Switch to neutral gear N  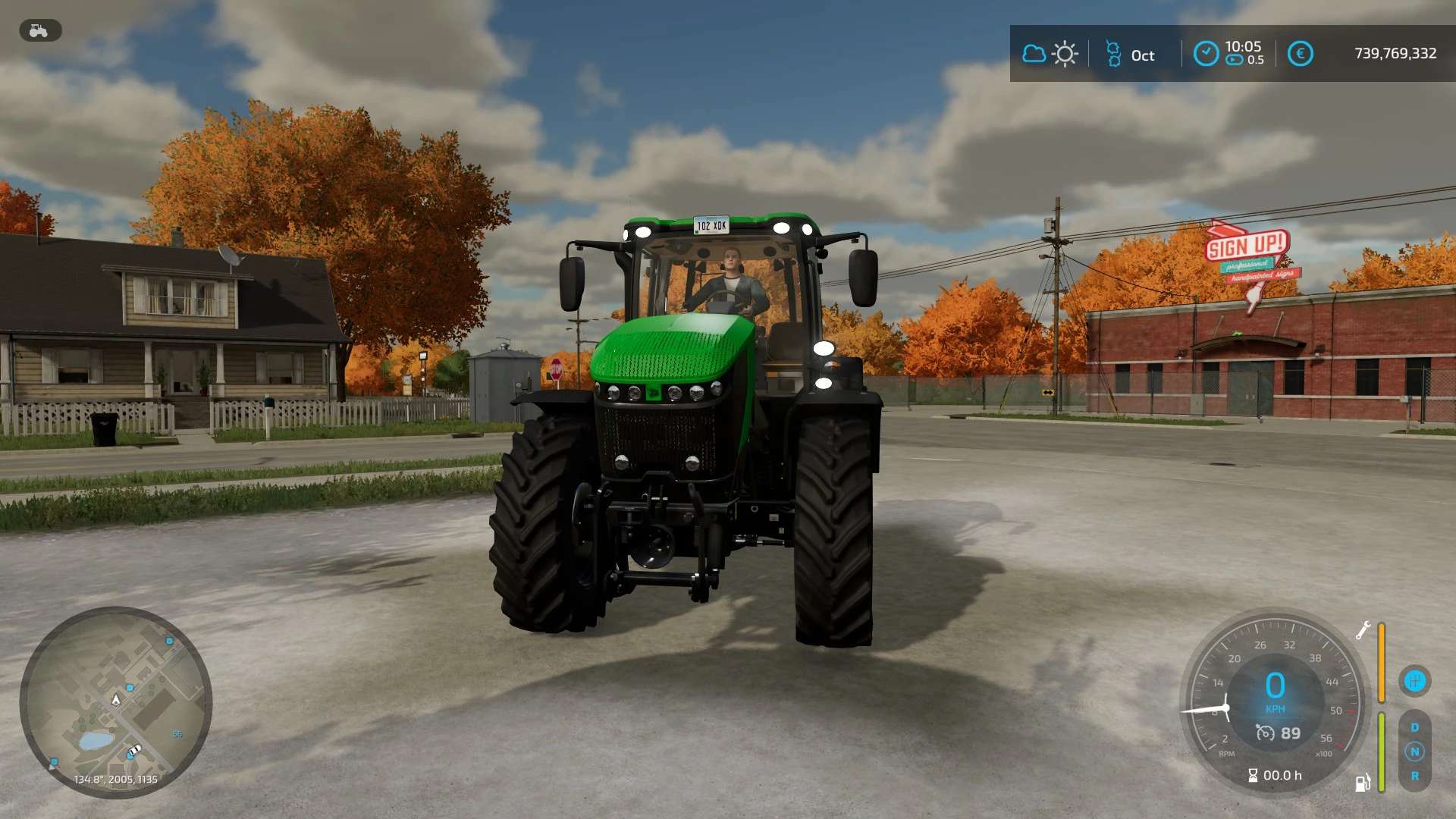click(x=1414, y=752)
